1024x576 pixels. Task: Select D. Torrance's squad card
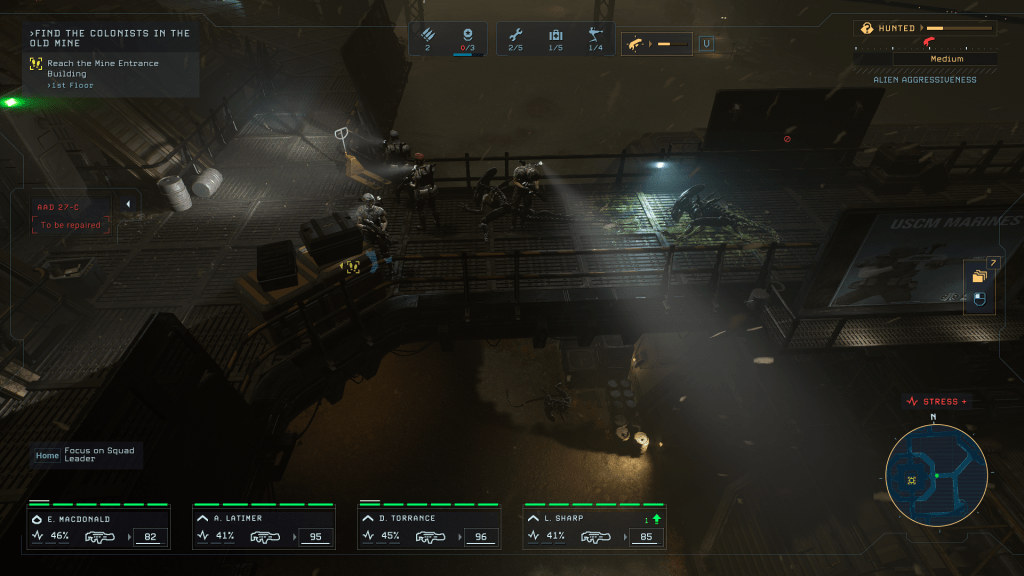coord(430,527)
